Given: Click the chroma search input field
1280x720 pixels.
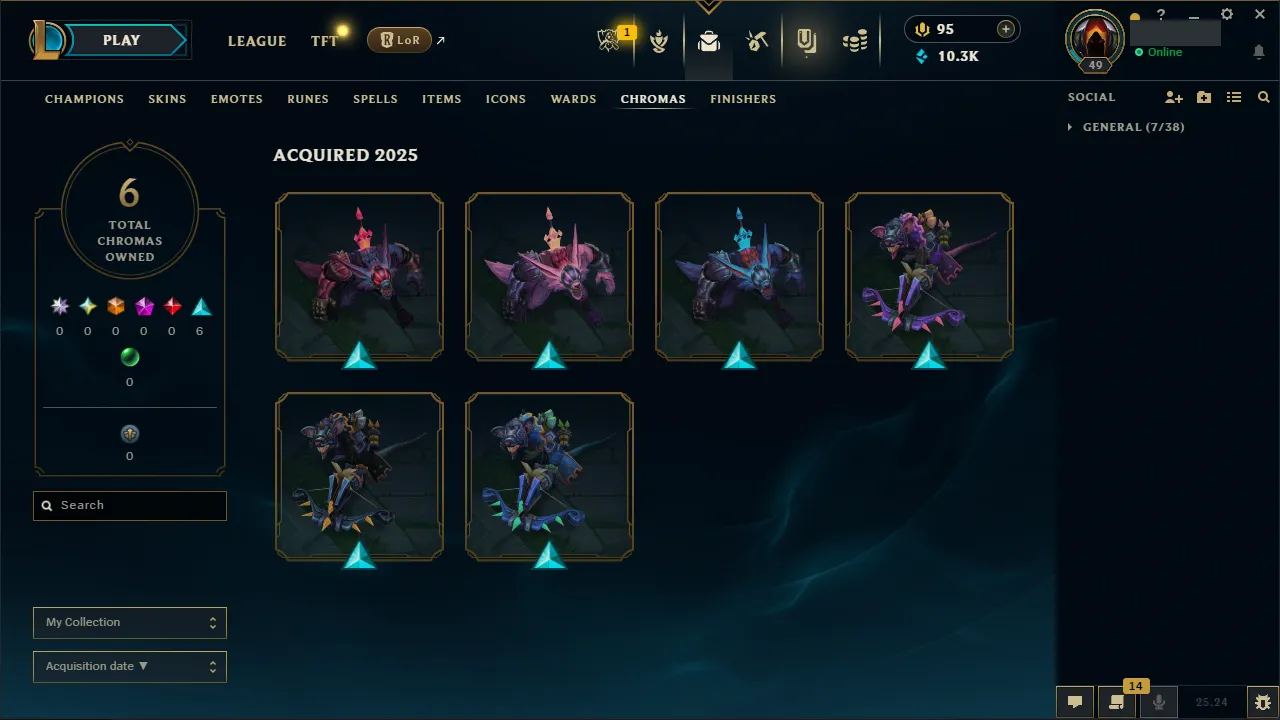Looking at the screenshot, I should tap(129, 505).
